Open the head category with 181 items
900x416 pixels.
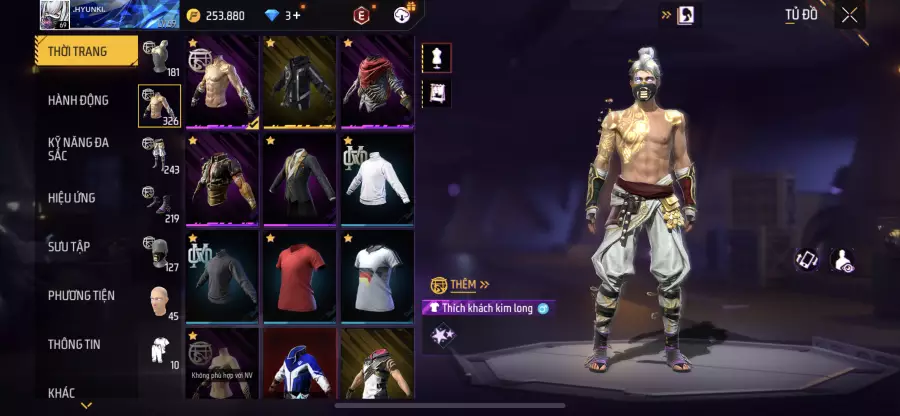click(x=159, y=58)
